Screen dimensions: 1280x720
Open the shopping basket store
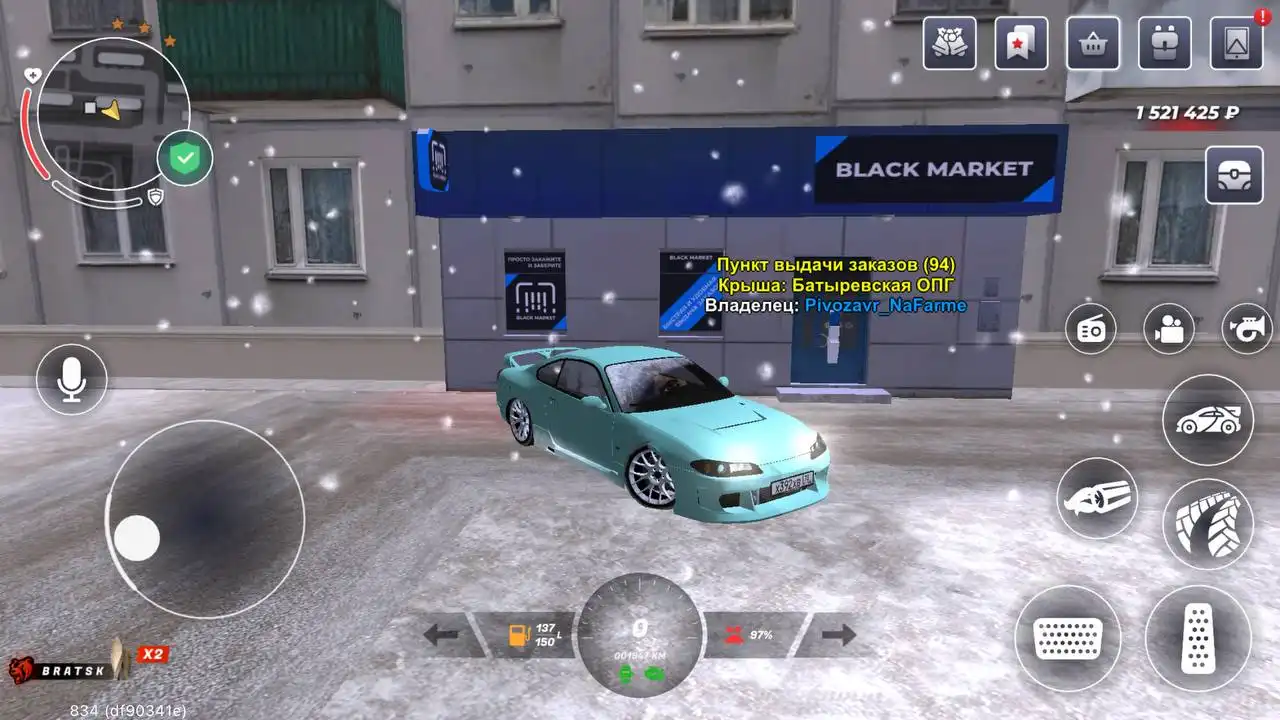tap(1093, 44)
